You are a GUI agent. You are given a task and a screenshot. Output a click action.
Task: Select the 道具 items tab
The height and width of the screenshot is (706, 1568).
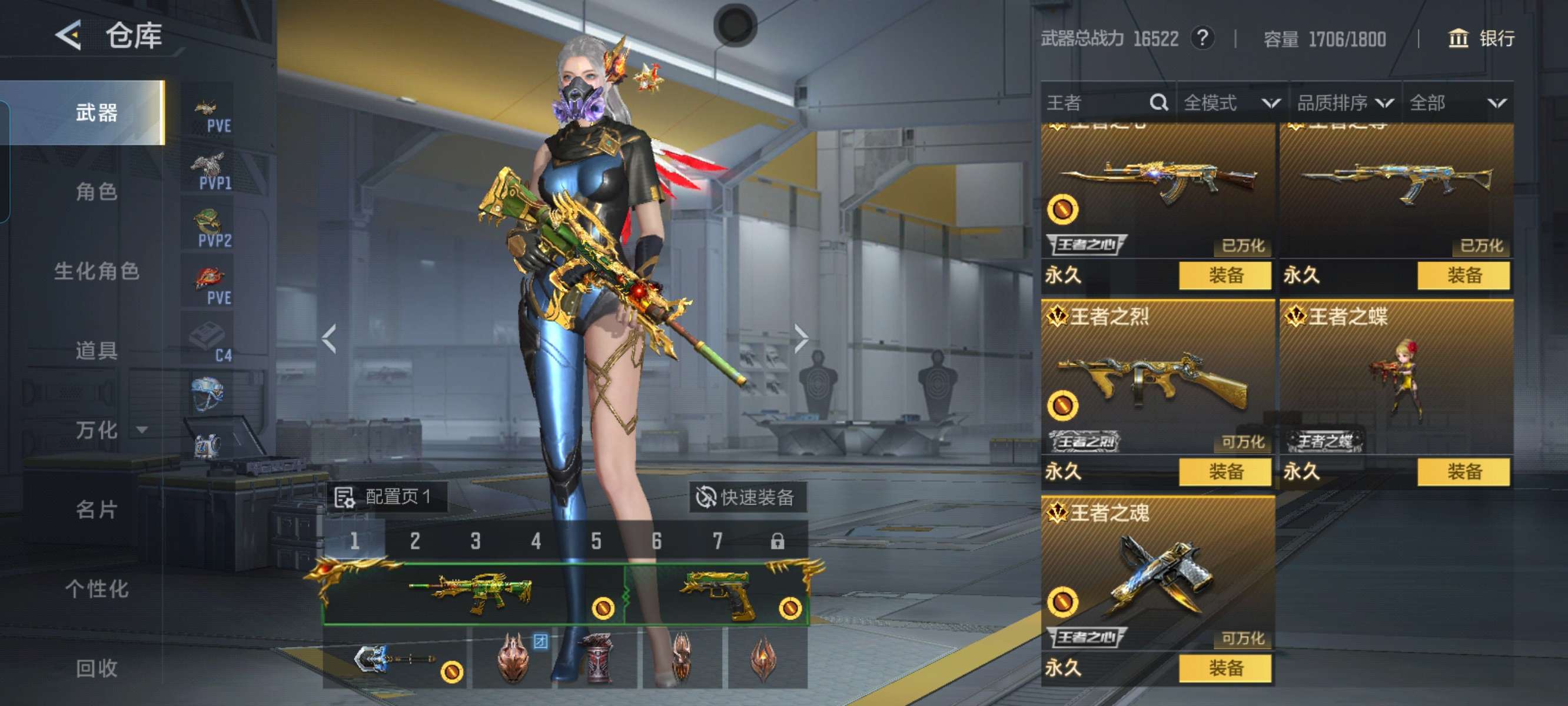click(x=96, y=351)
